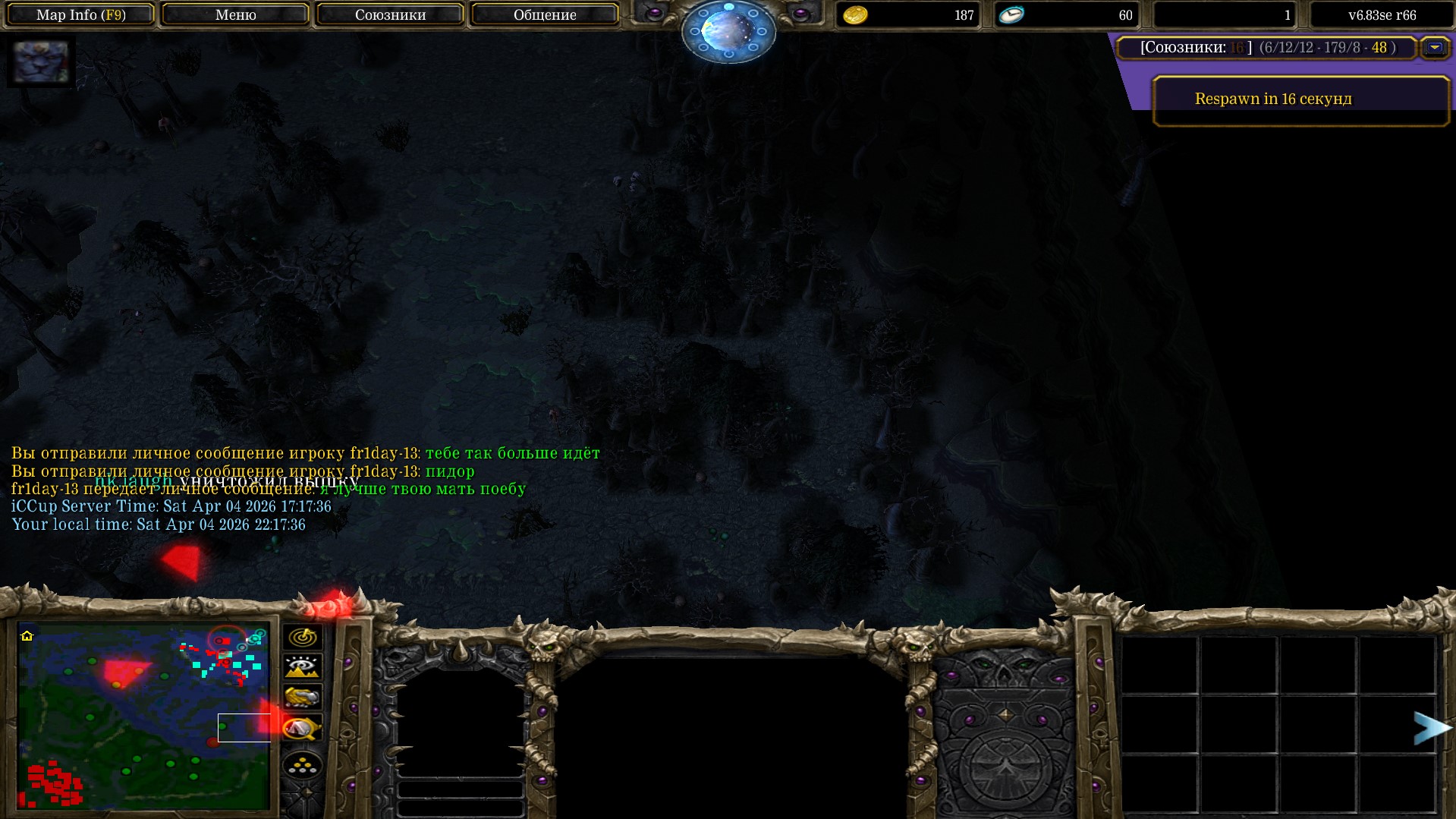Click on the minimap
Viewport: 1456px width, 819px height.
(x=143, y=715)
